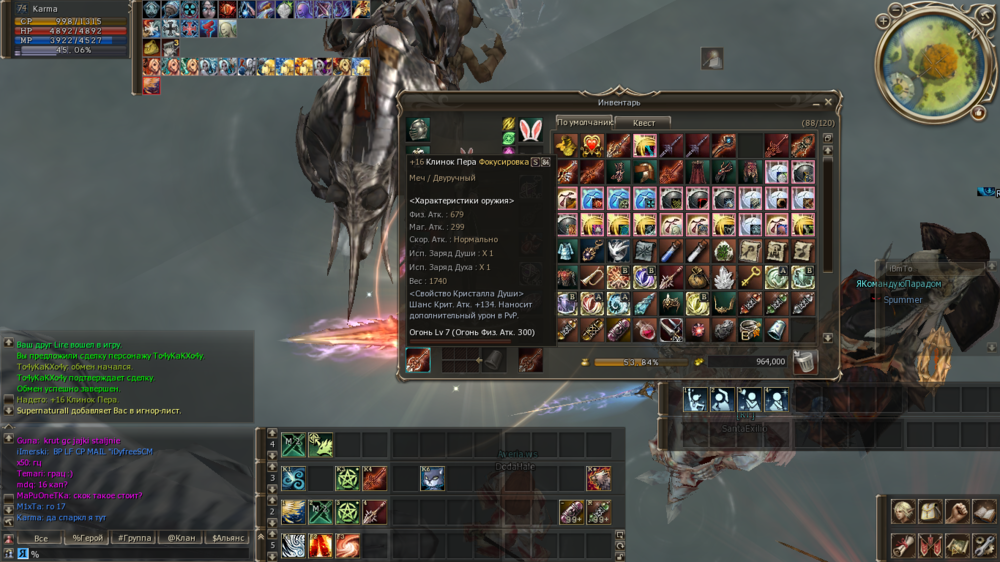Click the equipped helmet slot
1000x562 pixels.
click(418, 129)
